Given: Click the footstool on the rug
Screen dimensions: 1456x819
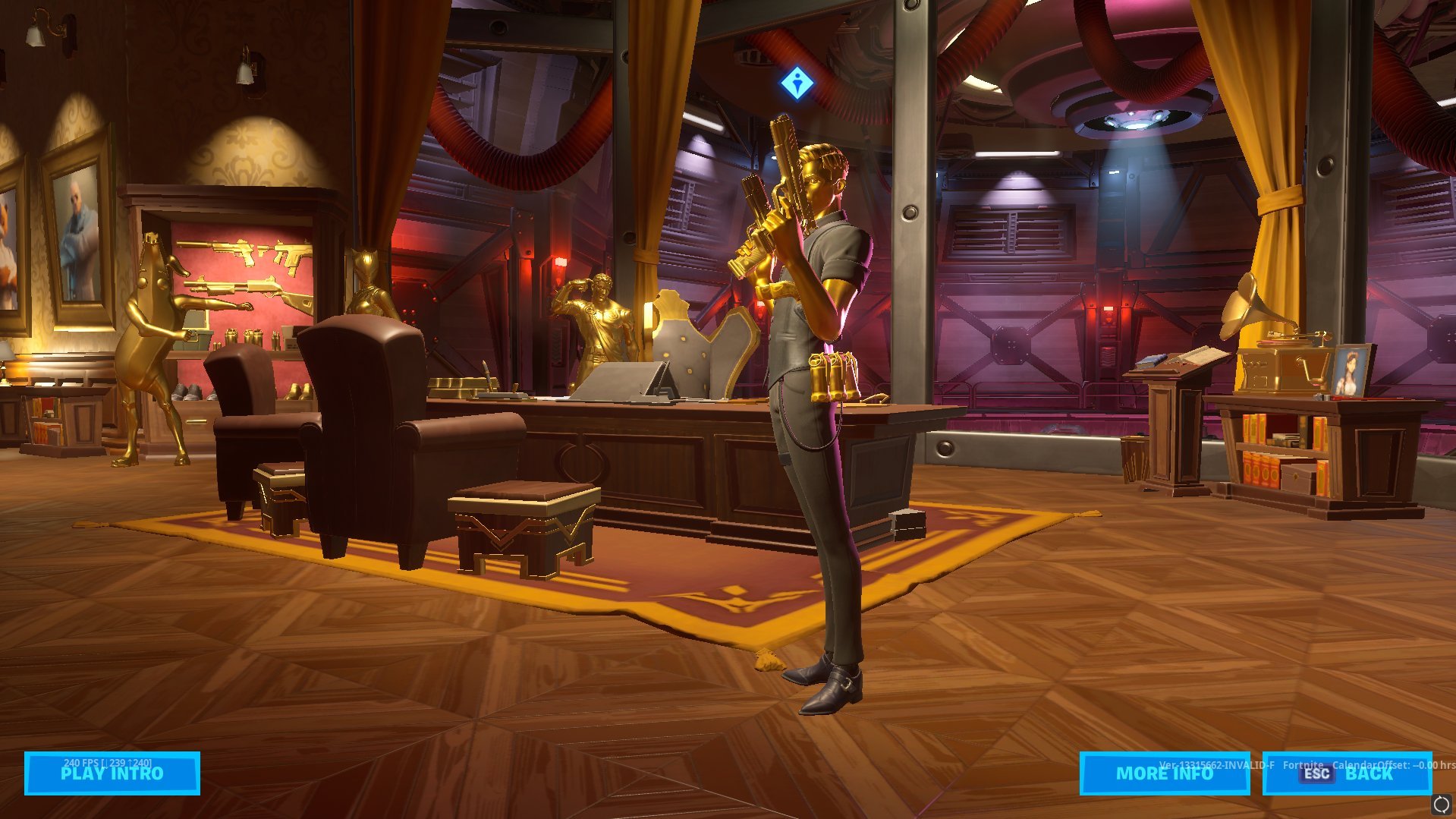Looking at the screenshot, I should pyautogui.click(x=524, y=524).
